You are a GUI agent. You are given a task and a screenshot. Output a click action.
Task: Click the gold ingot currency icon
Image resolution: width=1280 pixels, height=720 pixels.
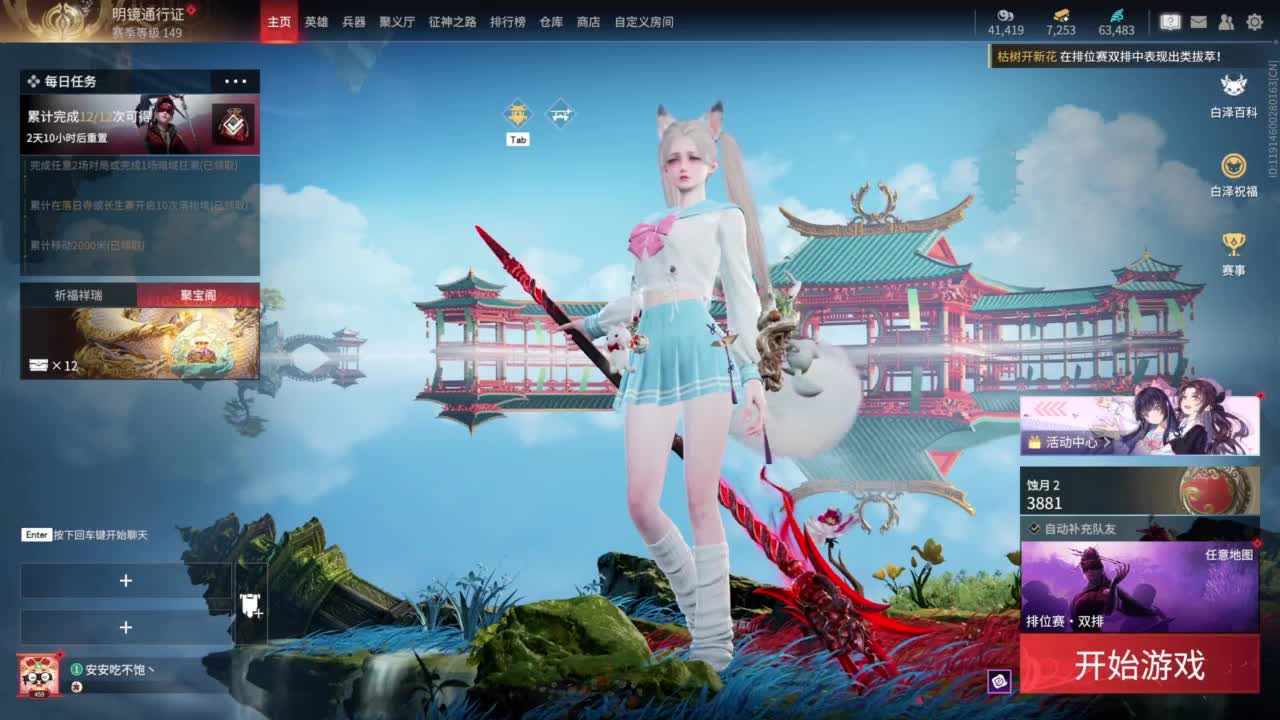pos(1063,17)
